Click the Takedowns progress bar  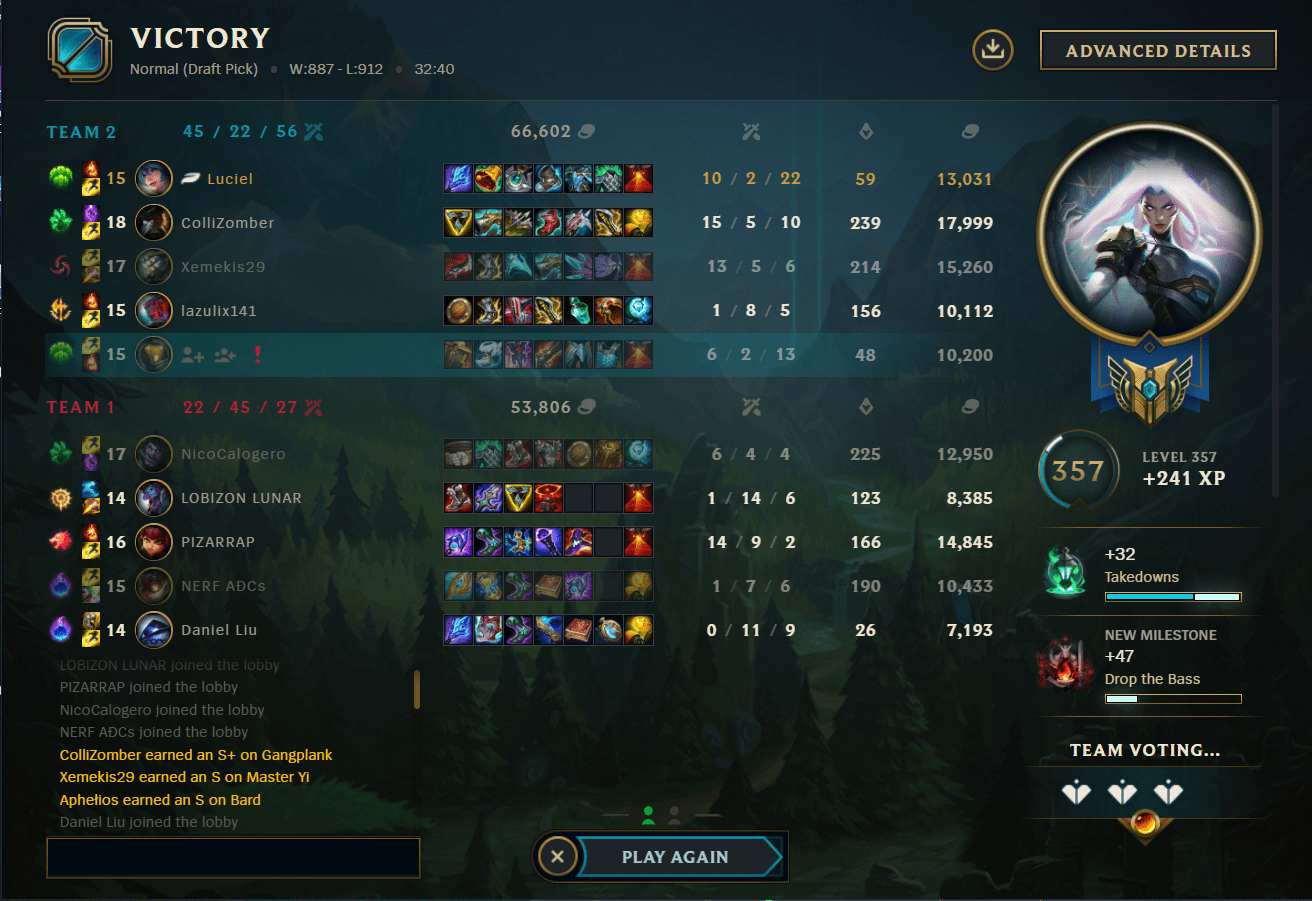[1172, 596]
